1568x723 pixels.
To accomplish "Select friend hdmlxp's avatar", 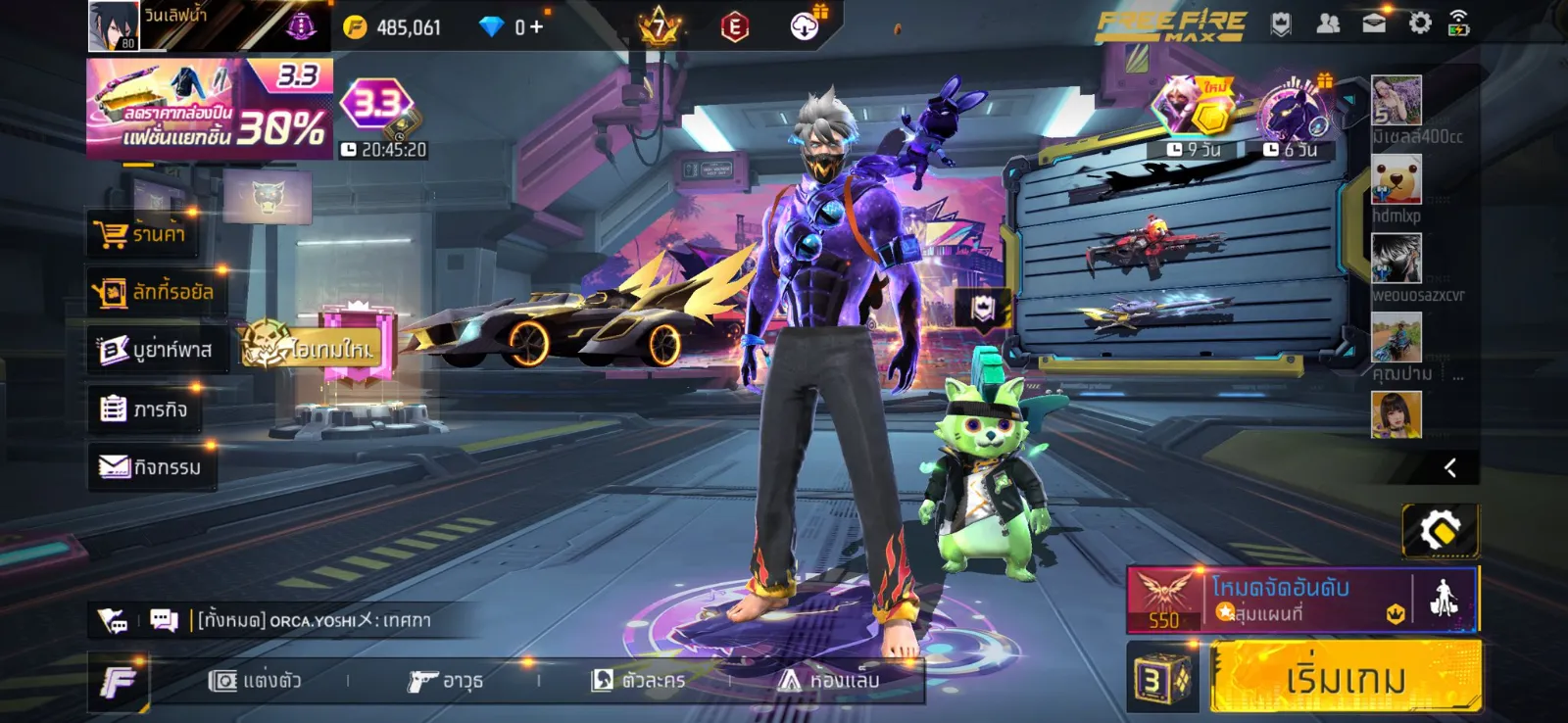I will pyautogui.click(x=1396, y=179).
